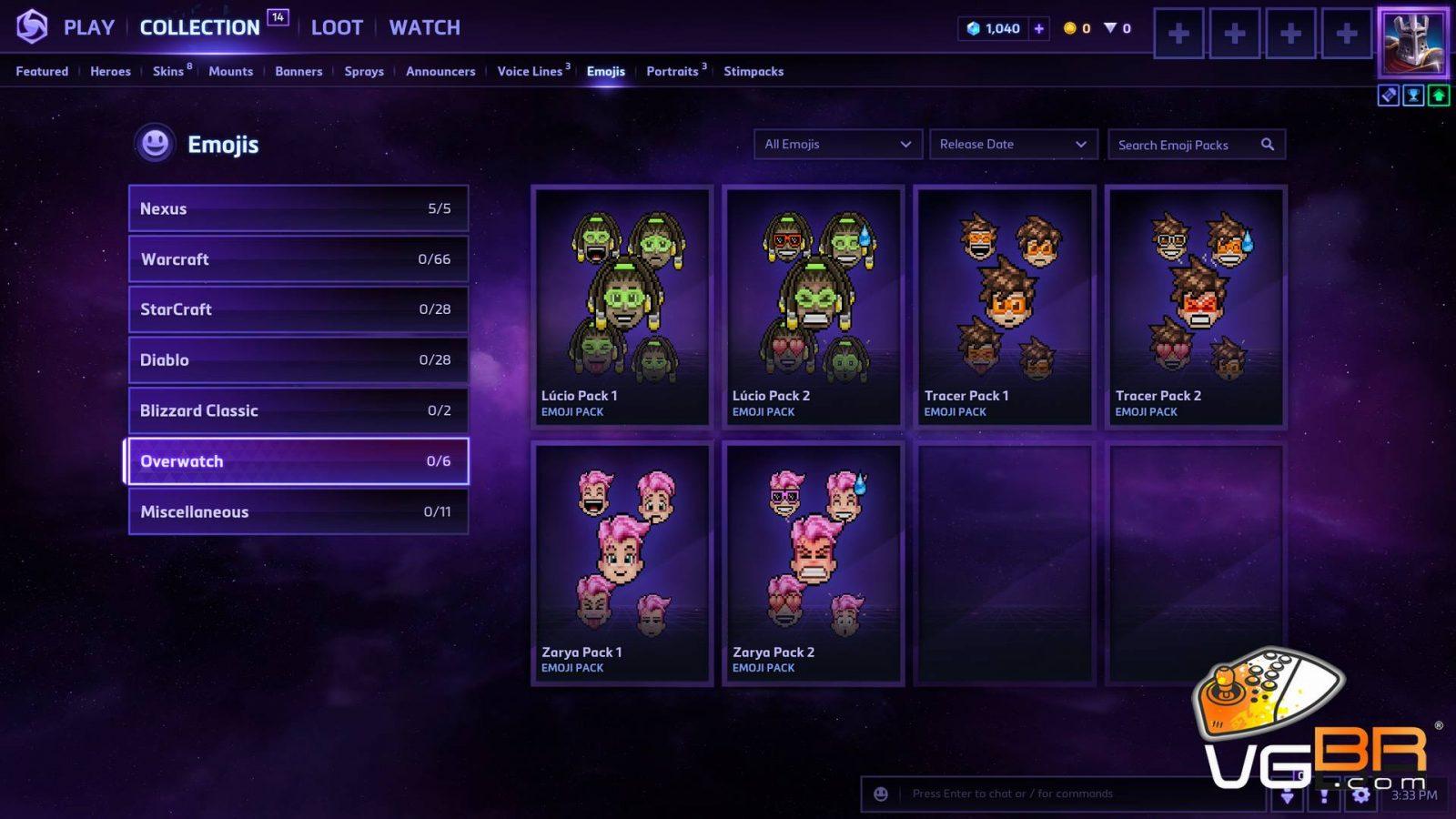Click the plus button to buy gems

tap(1038, 28)
